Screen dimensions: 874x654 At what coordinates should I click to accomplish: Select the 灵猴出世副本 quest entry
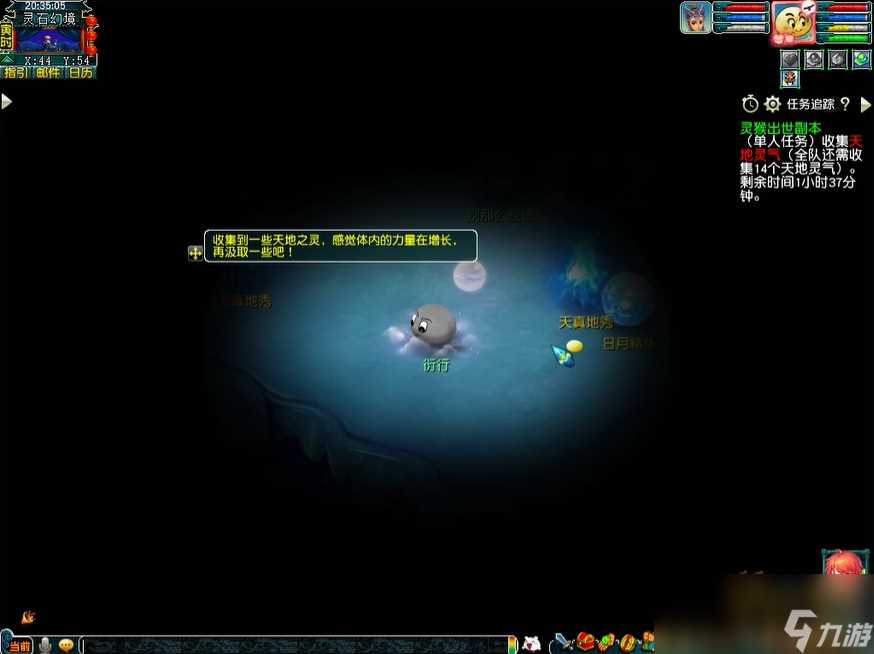780,128
